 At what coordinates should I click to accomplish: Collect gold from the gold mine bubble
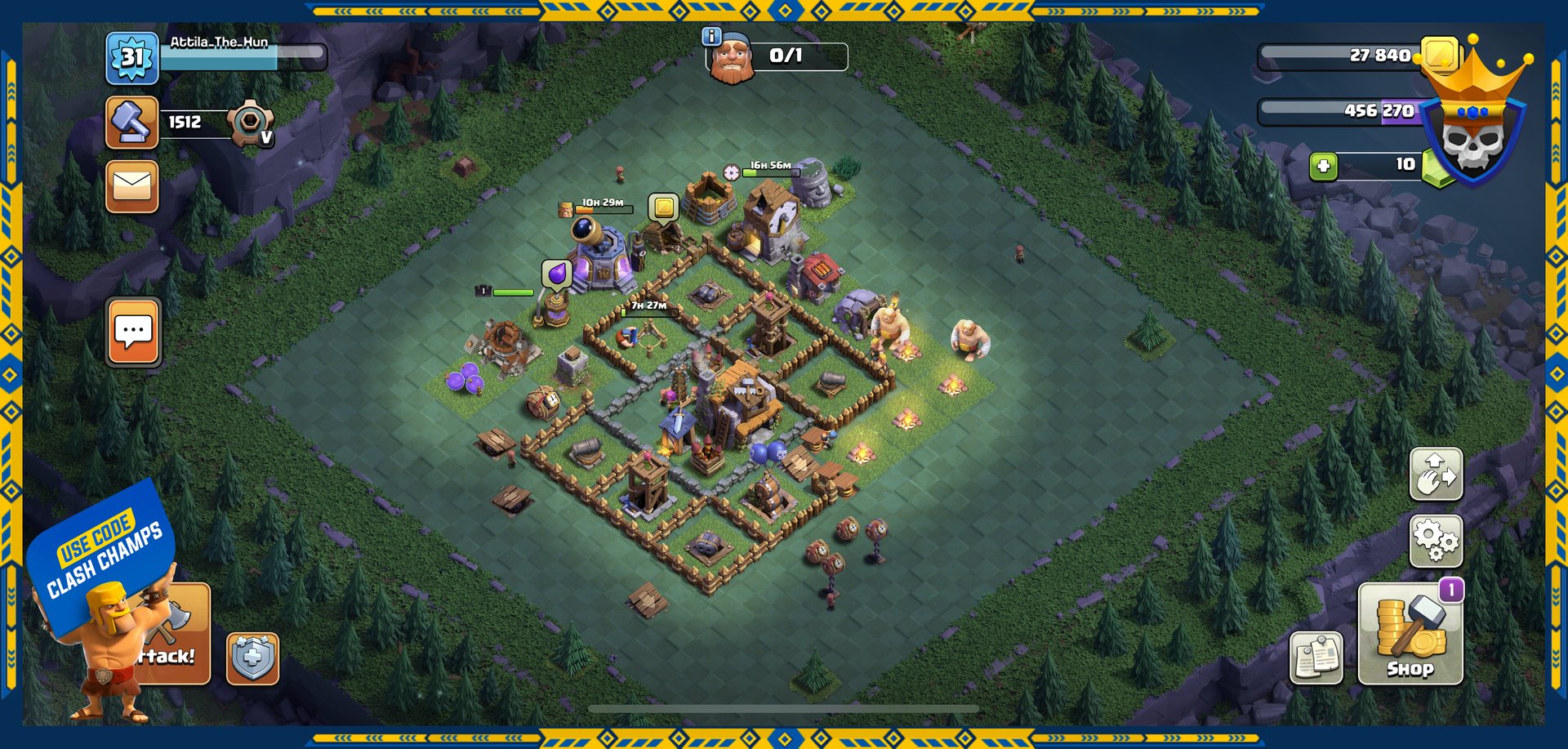[664, 207]
